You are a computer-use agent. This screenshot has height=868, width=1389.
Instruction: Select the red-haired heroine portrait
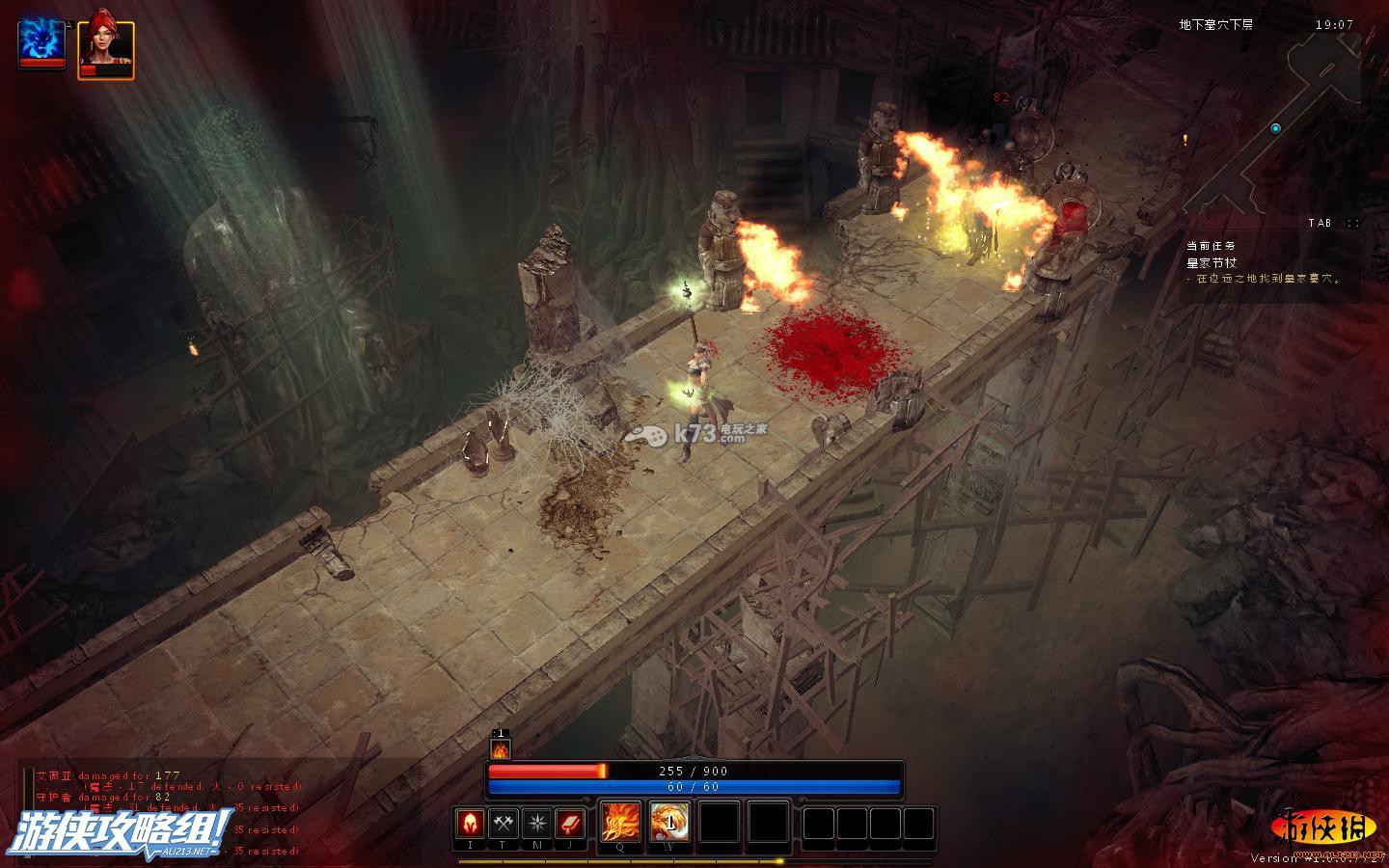[x=105, y=48]
